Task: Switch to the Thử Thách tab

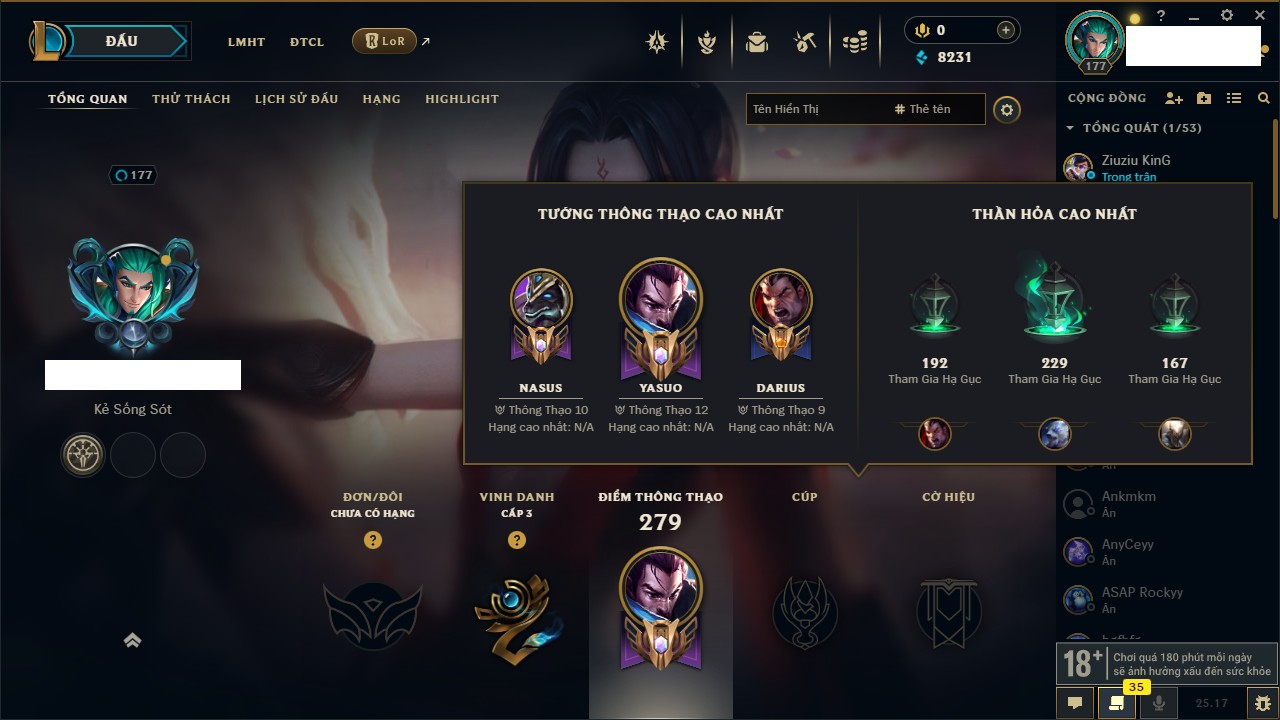Action: tap(191, 99)
